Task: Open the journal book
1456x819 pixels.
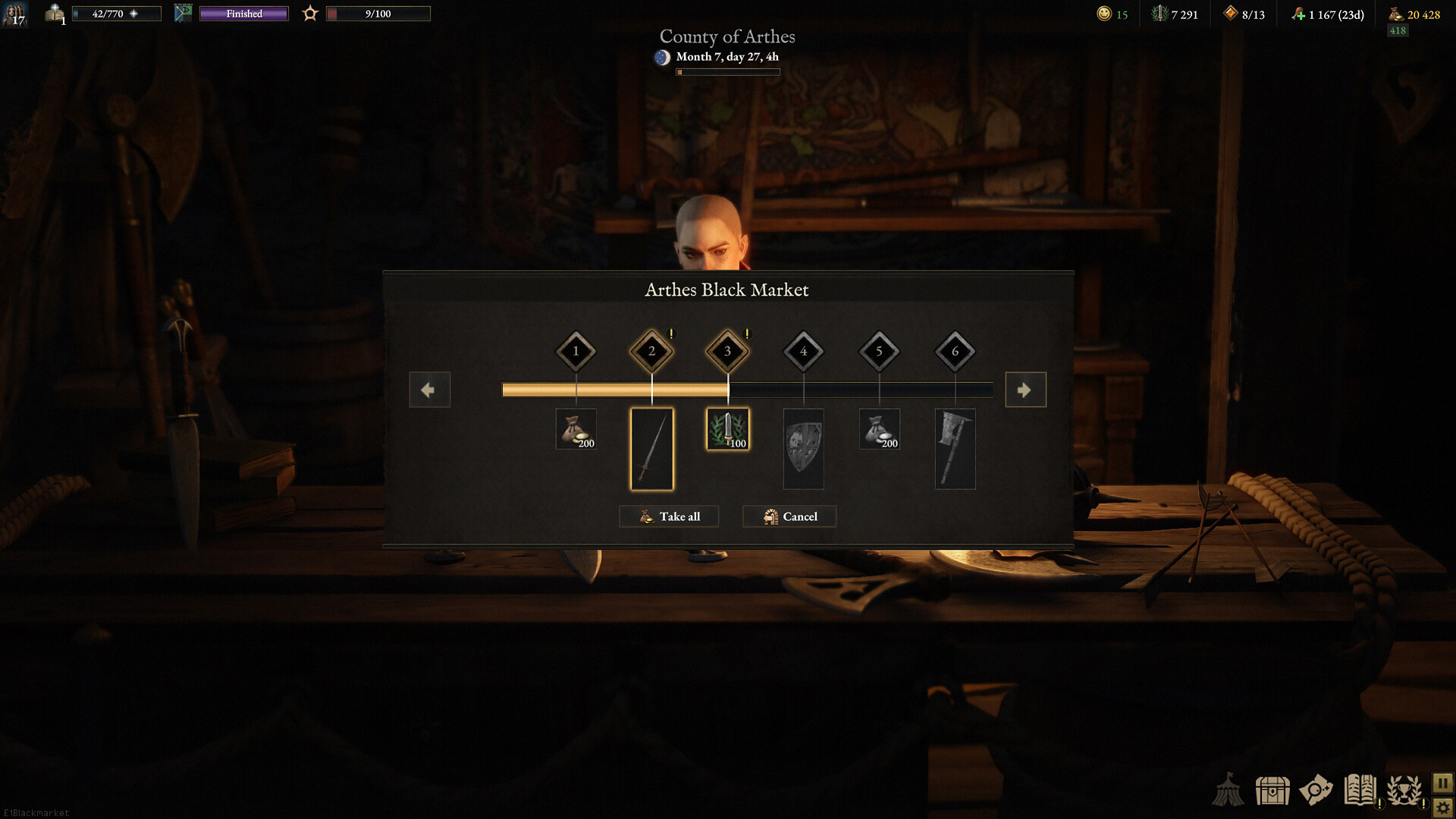Action: [1360, 790]
